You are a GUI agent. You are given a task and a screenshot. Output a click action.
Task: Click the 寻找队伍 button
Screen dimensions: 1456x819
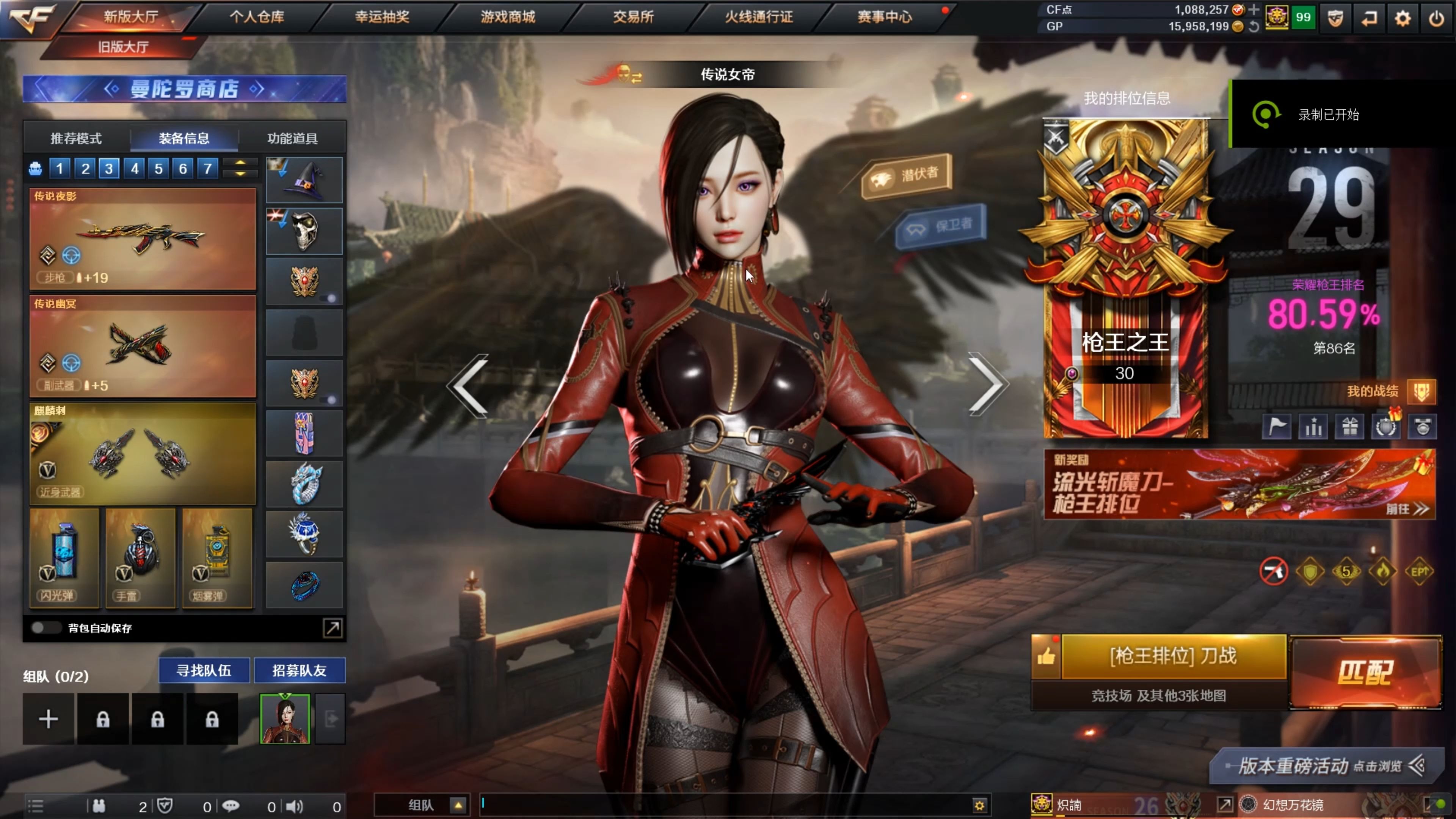point(204,670)
